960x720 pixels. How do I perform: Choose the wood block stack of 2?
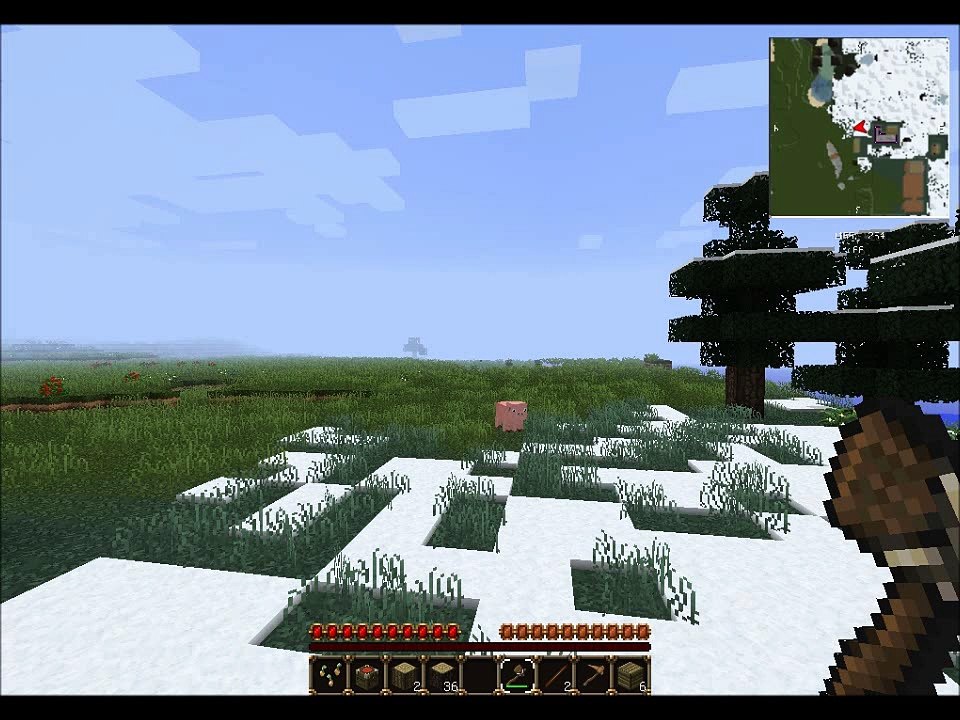pyautogui.click(x=404, y=675)
